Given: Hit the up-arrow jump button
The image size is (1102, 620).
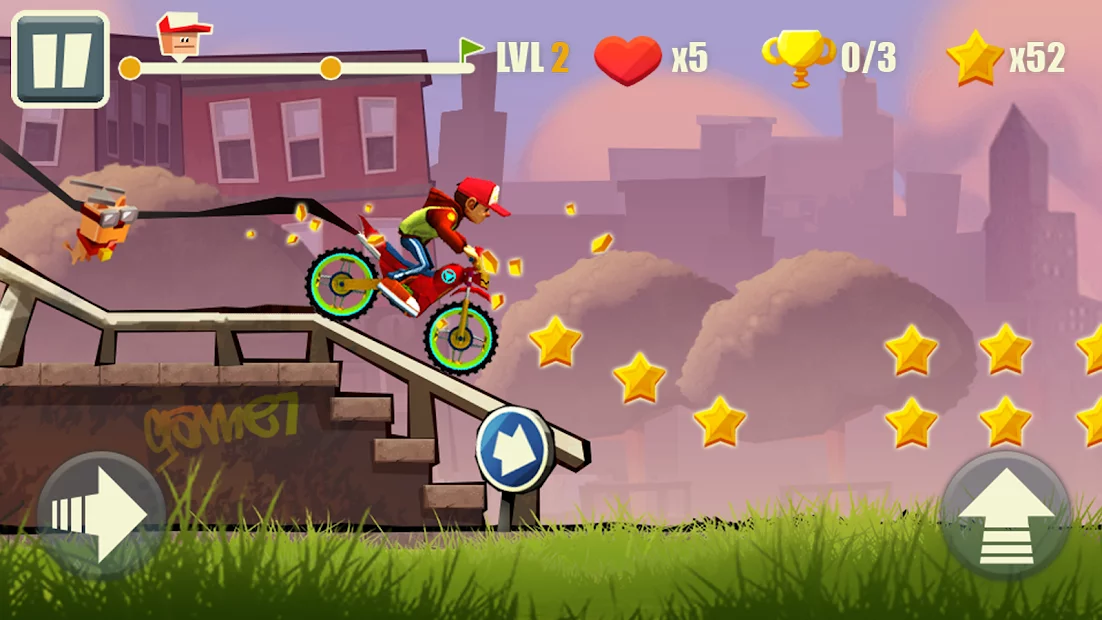Looking at the screenshot, I should (1005, 514).
